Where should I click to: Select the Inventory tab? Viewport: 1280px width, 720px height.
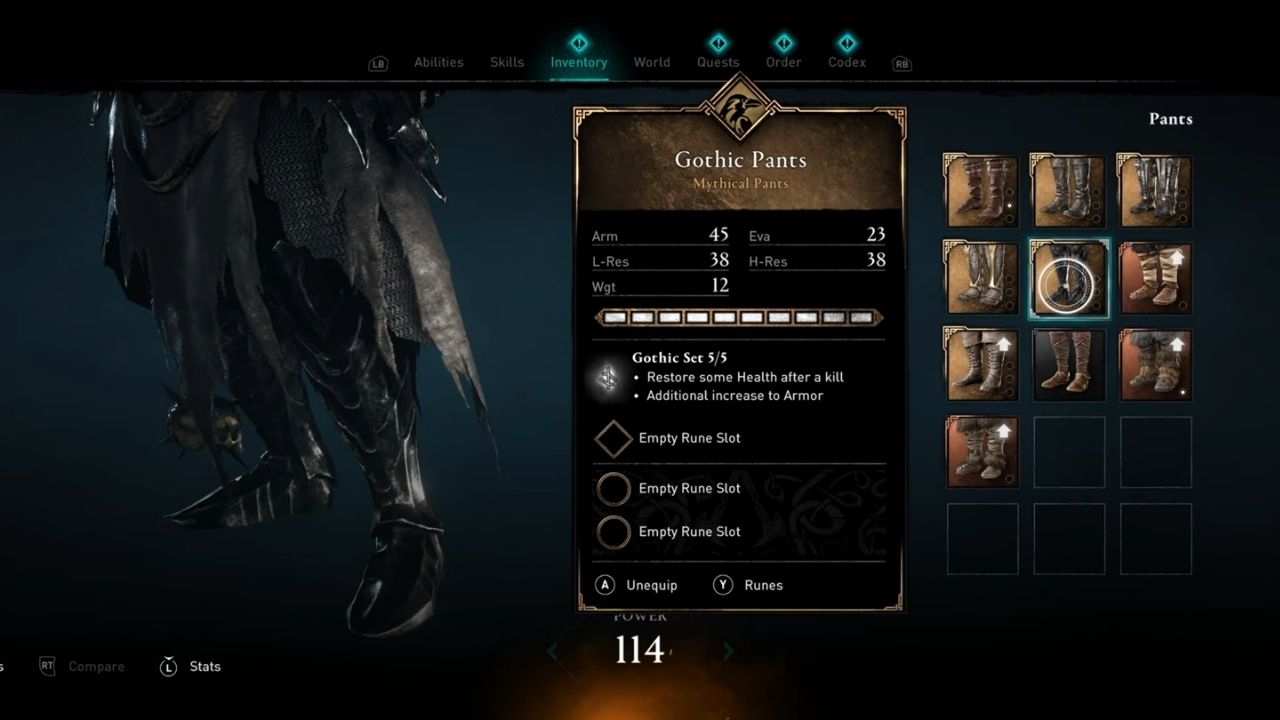click(578, 62)
